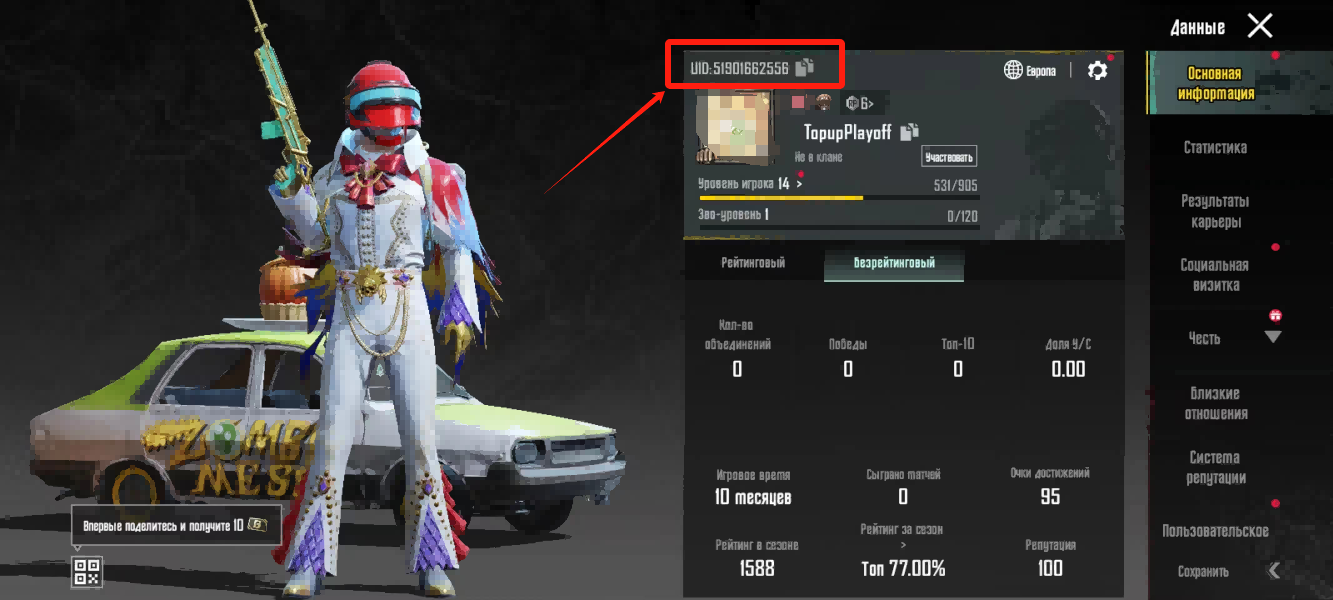1333x600 pixels.
Task: Copy the TopupPlayoff nickname
Action: tap(909, 132)
